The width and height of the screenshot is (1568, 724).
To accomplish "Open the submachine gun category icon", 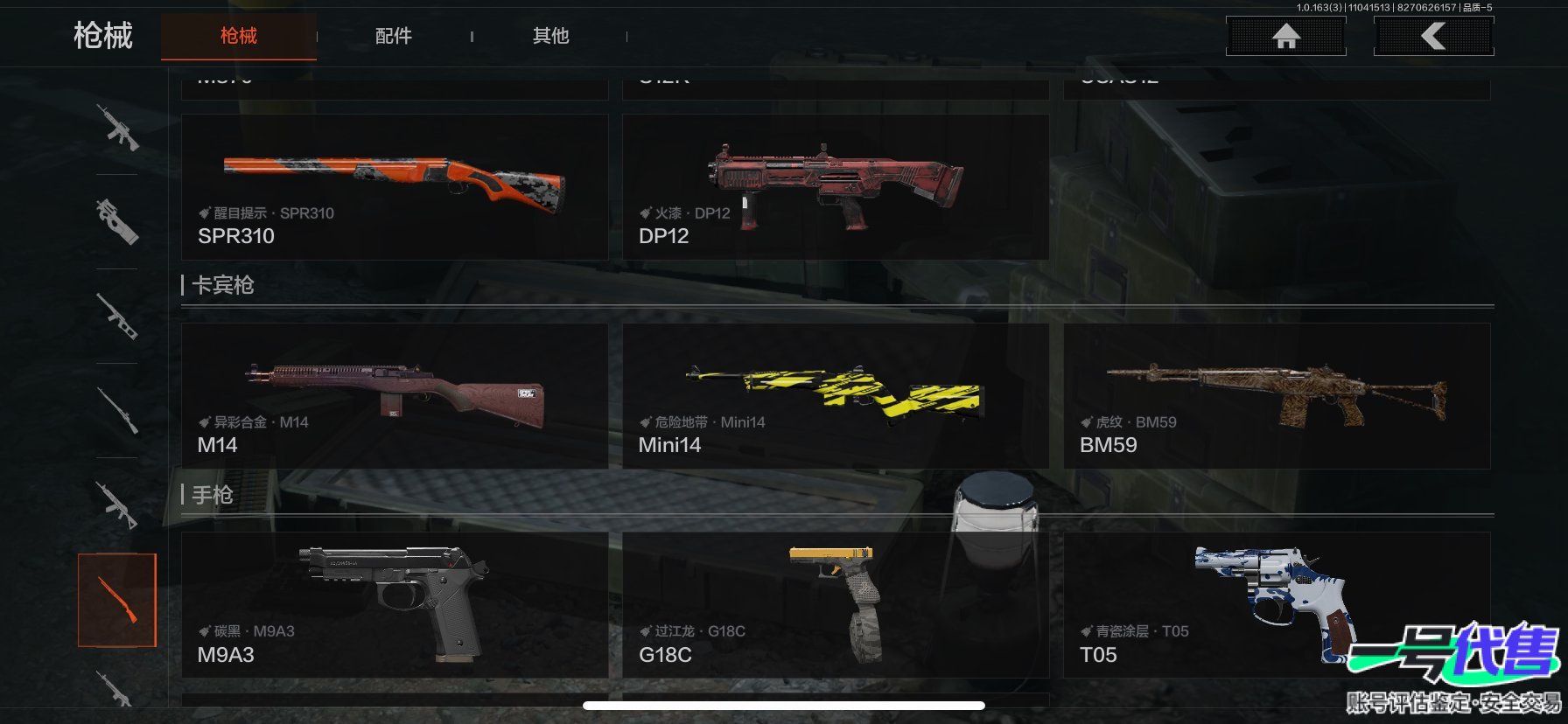I will [117, 221].
